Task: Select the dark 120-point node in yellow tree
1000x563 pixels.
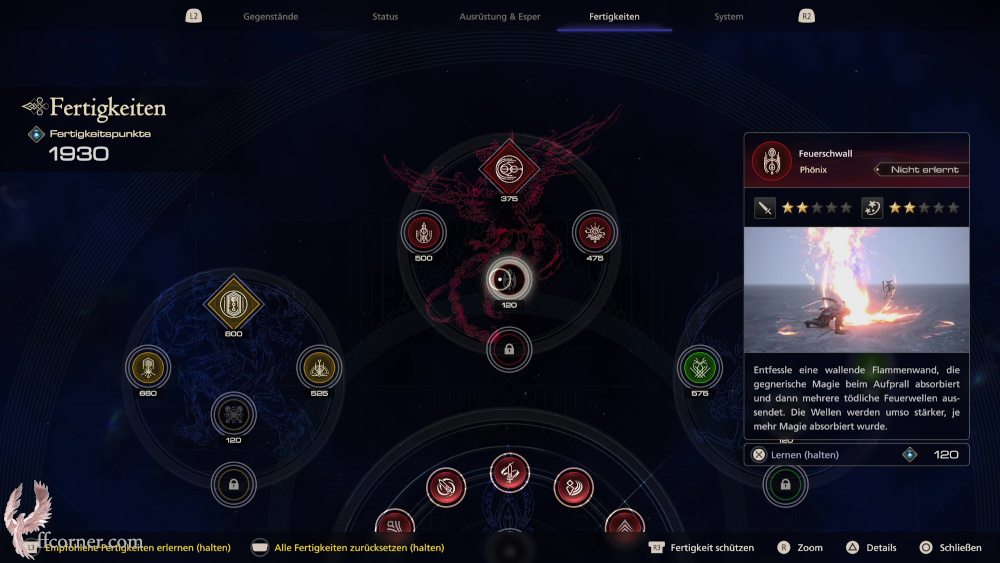Action: pyautogui.click(x=233, y=414)
